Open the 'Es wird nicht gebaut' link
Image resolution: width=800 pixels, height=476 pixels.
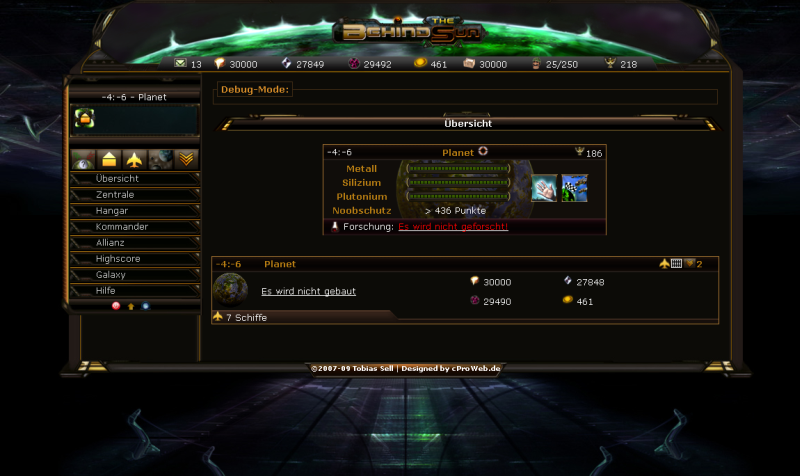coord(308,292)
